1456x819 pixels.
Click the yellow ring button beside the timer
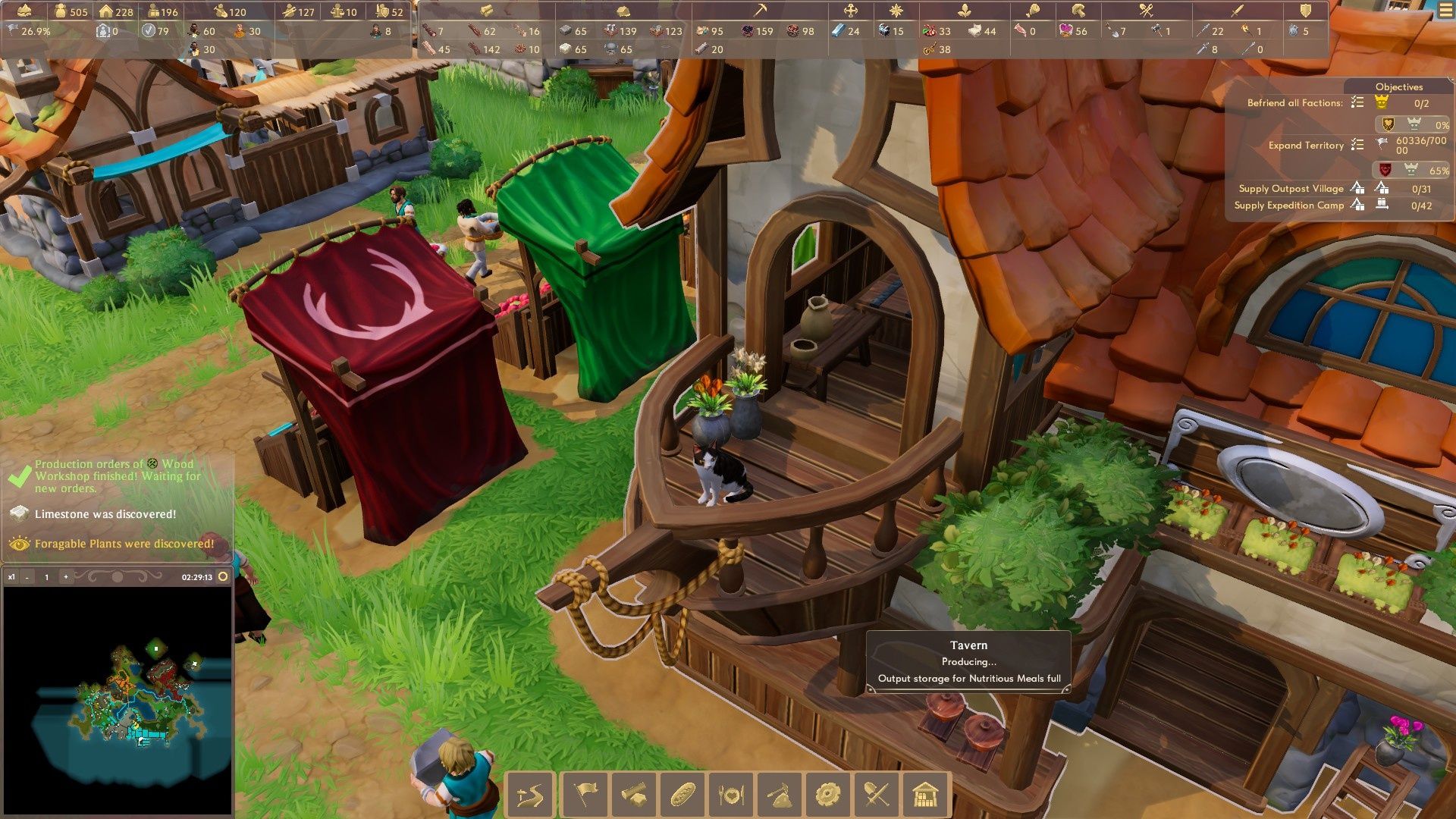tap(223, 577)
